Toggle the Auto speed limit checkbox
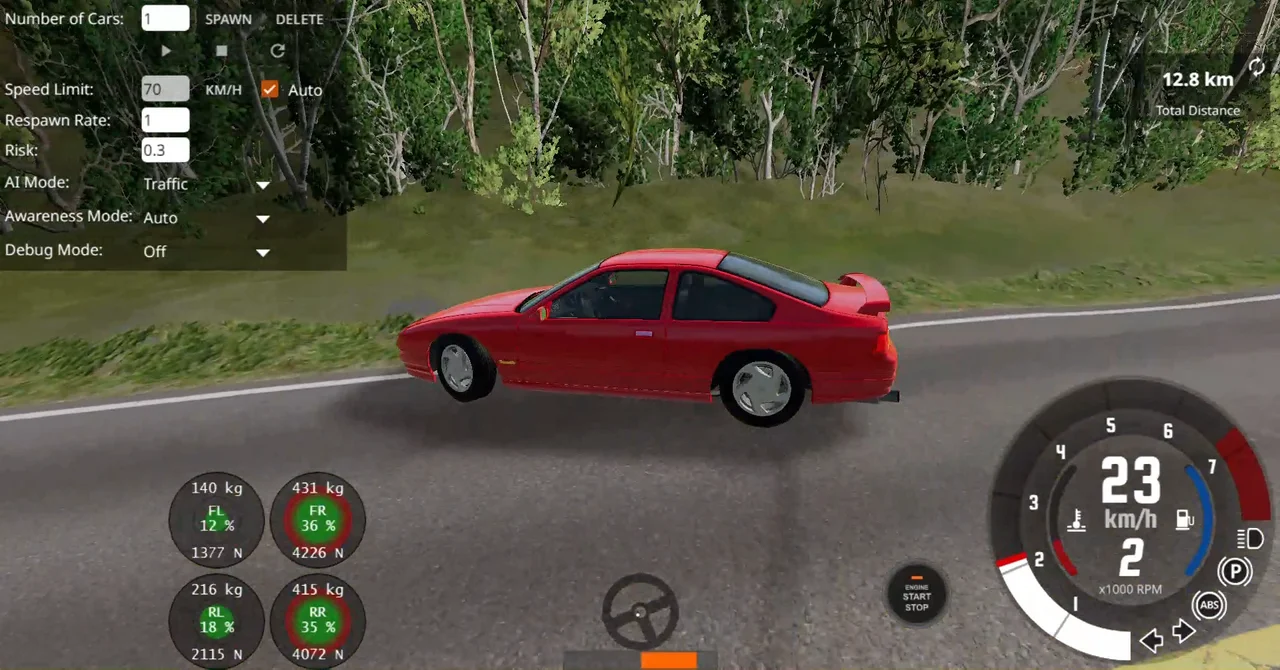1280x670 pixels. click(269, 89)
